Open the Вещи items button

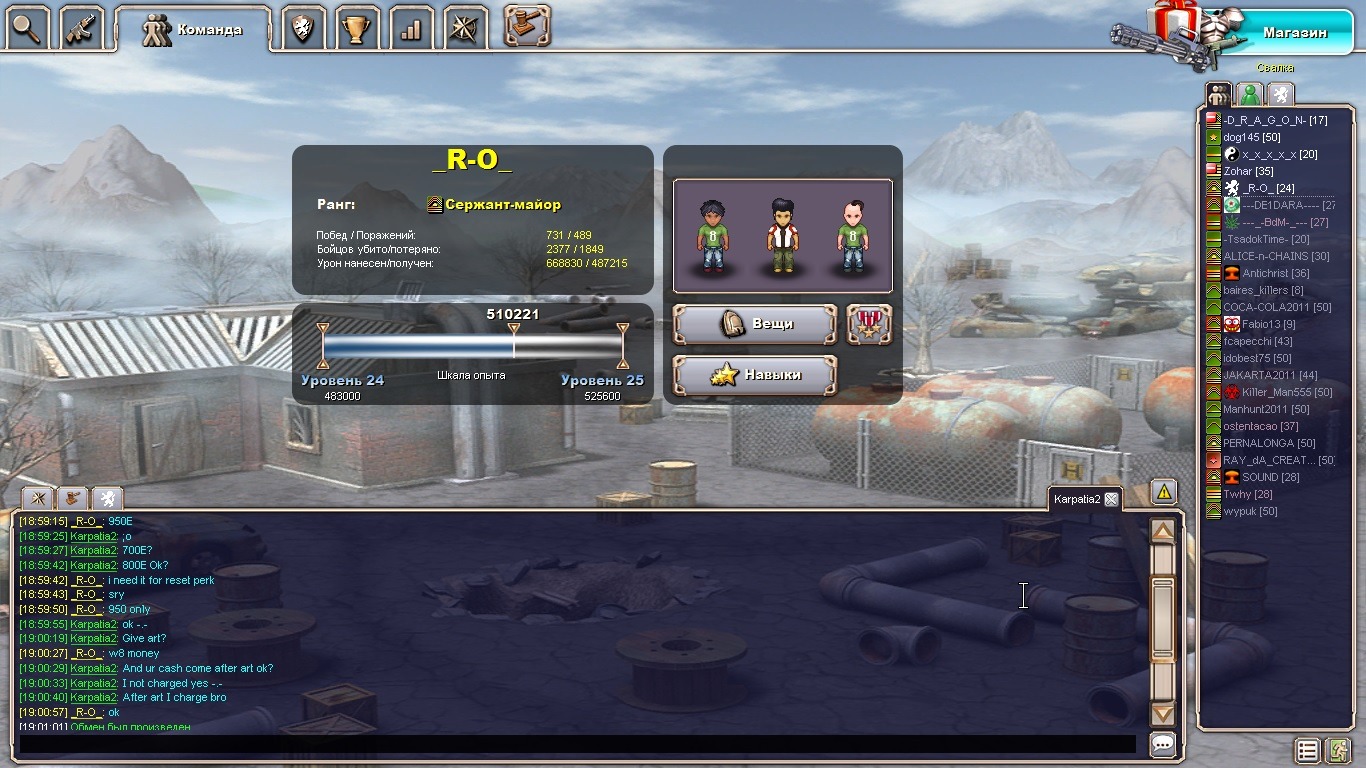755,324
